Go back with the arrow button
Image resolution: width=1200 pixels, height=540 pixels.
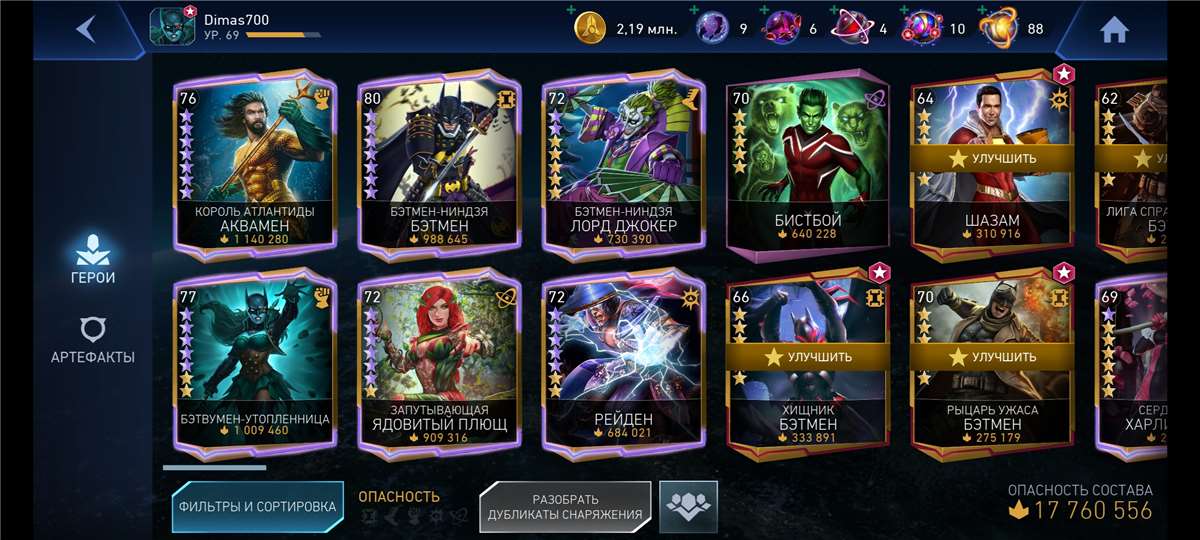click(x=86, y=29)
